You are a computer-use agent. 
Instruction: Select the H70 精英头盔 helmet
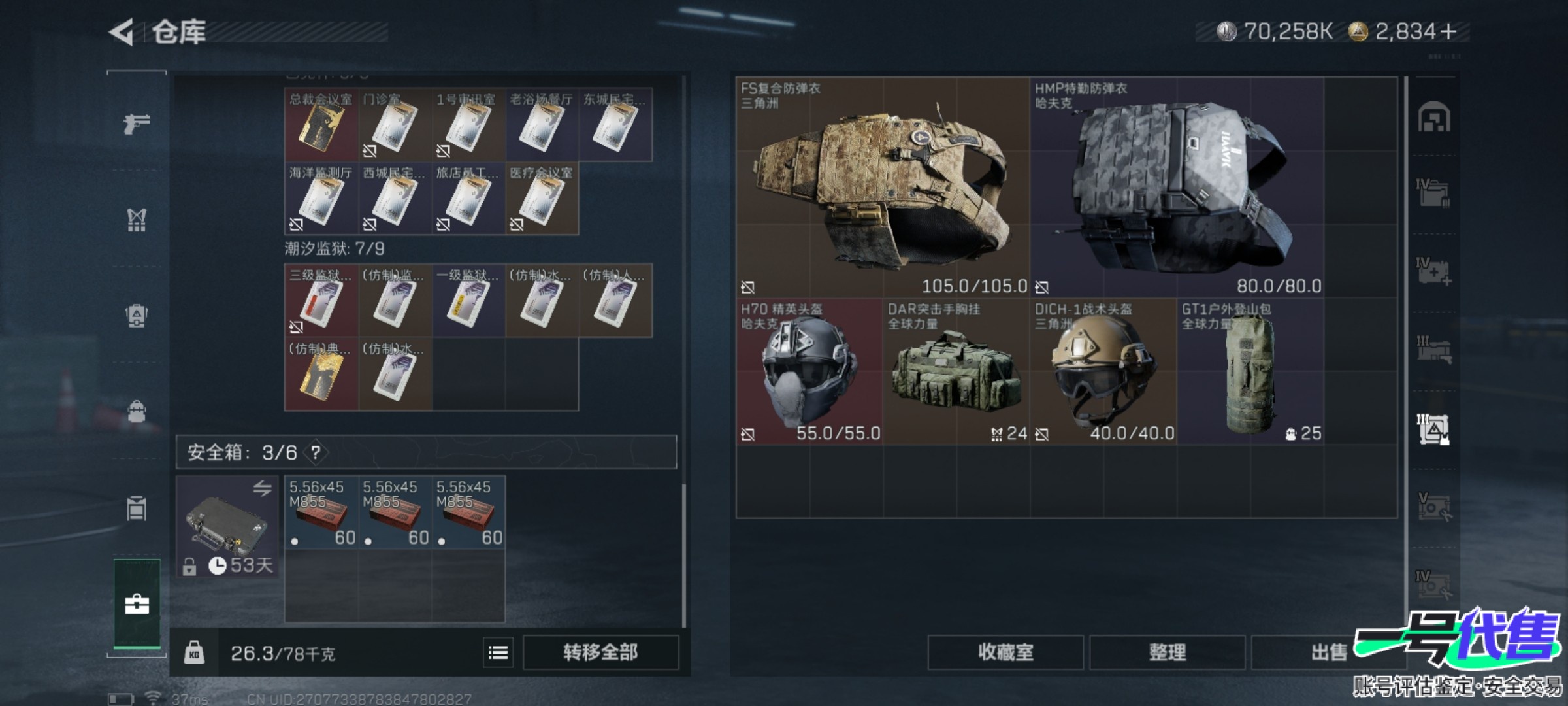(x=809, y=371)
